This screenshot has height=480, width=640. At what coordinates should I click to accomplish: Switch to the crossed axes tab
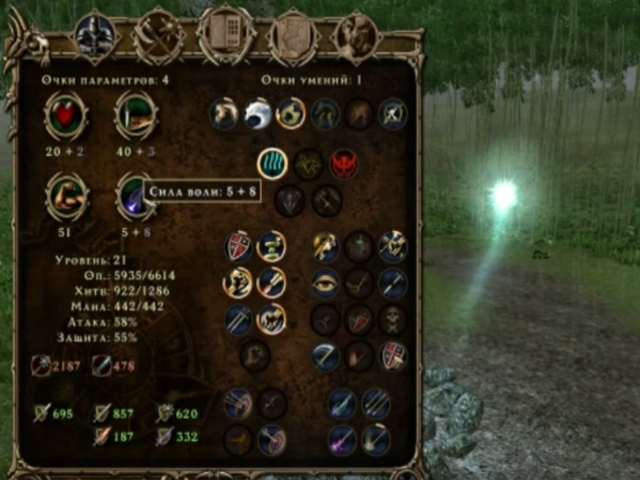[x=160, y=35]
